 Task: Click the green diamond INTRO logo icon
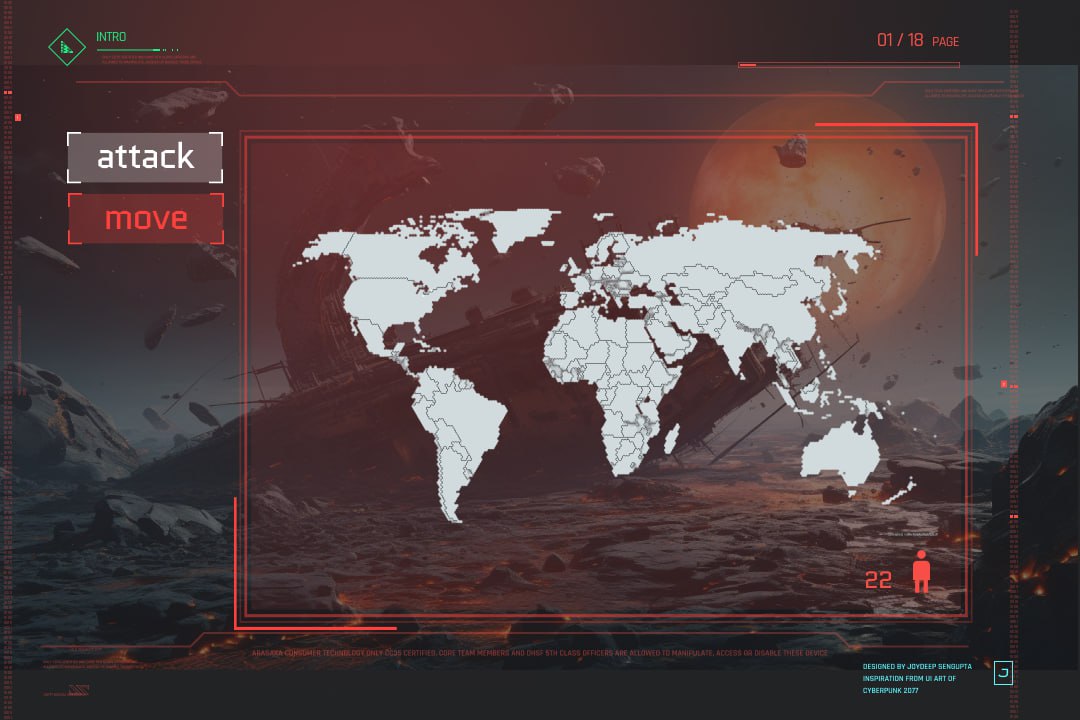tap(67, 46)
